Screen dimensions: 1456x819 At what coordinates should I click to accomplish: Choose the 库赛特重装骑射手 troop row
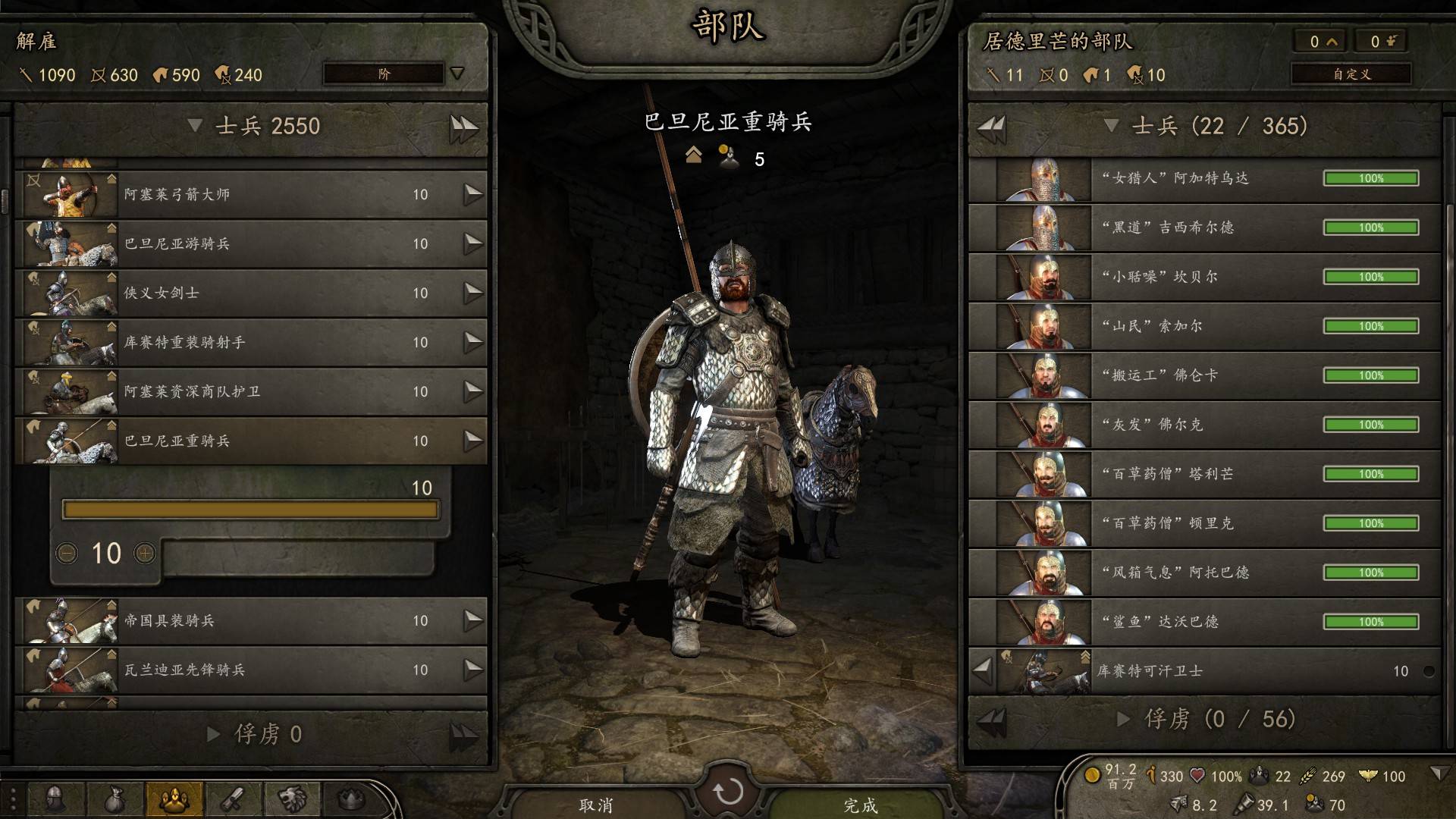[x=250, y=343]
